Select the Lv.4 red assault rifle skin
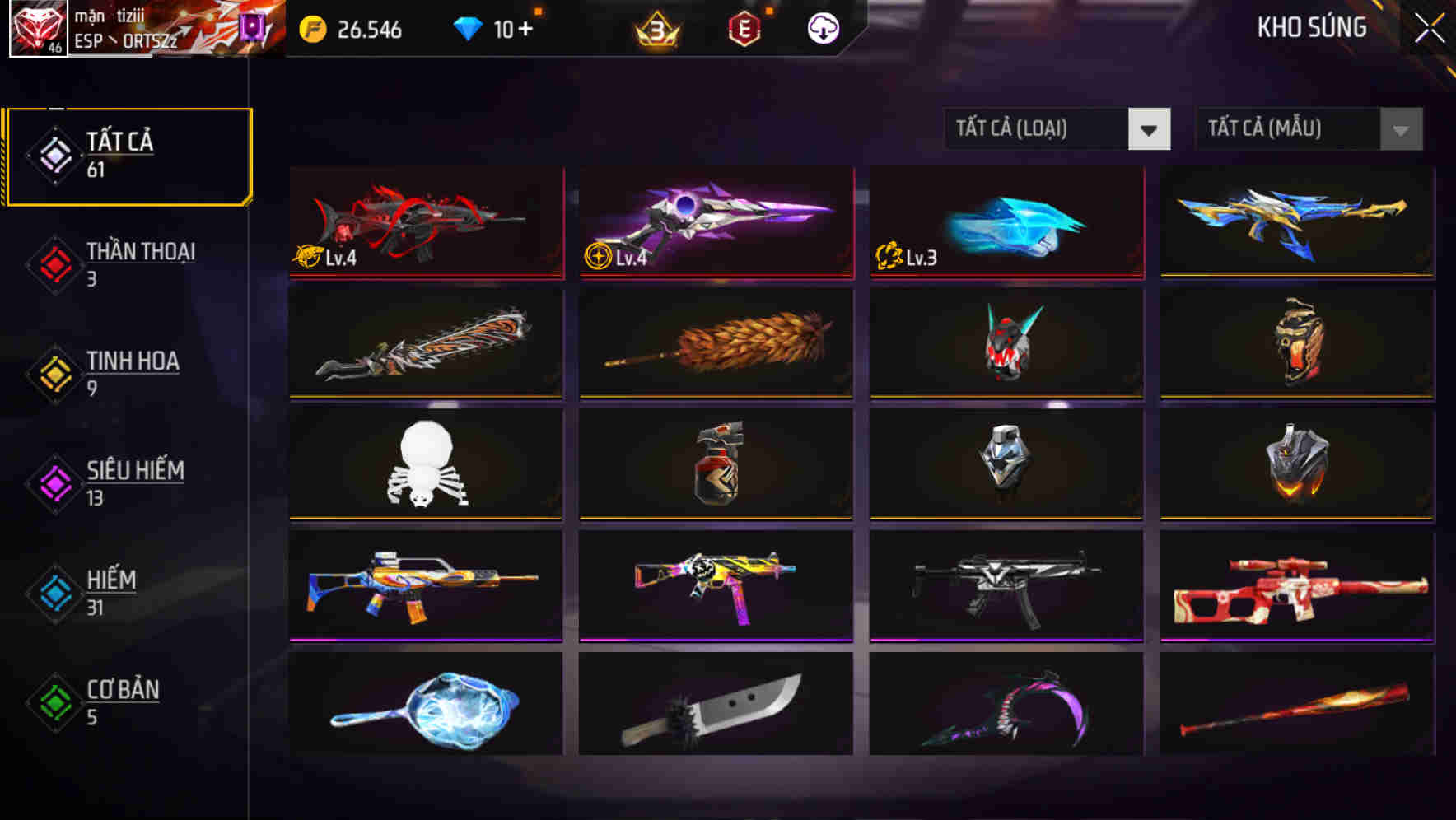 425,222
